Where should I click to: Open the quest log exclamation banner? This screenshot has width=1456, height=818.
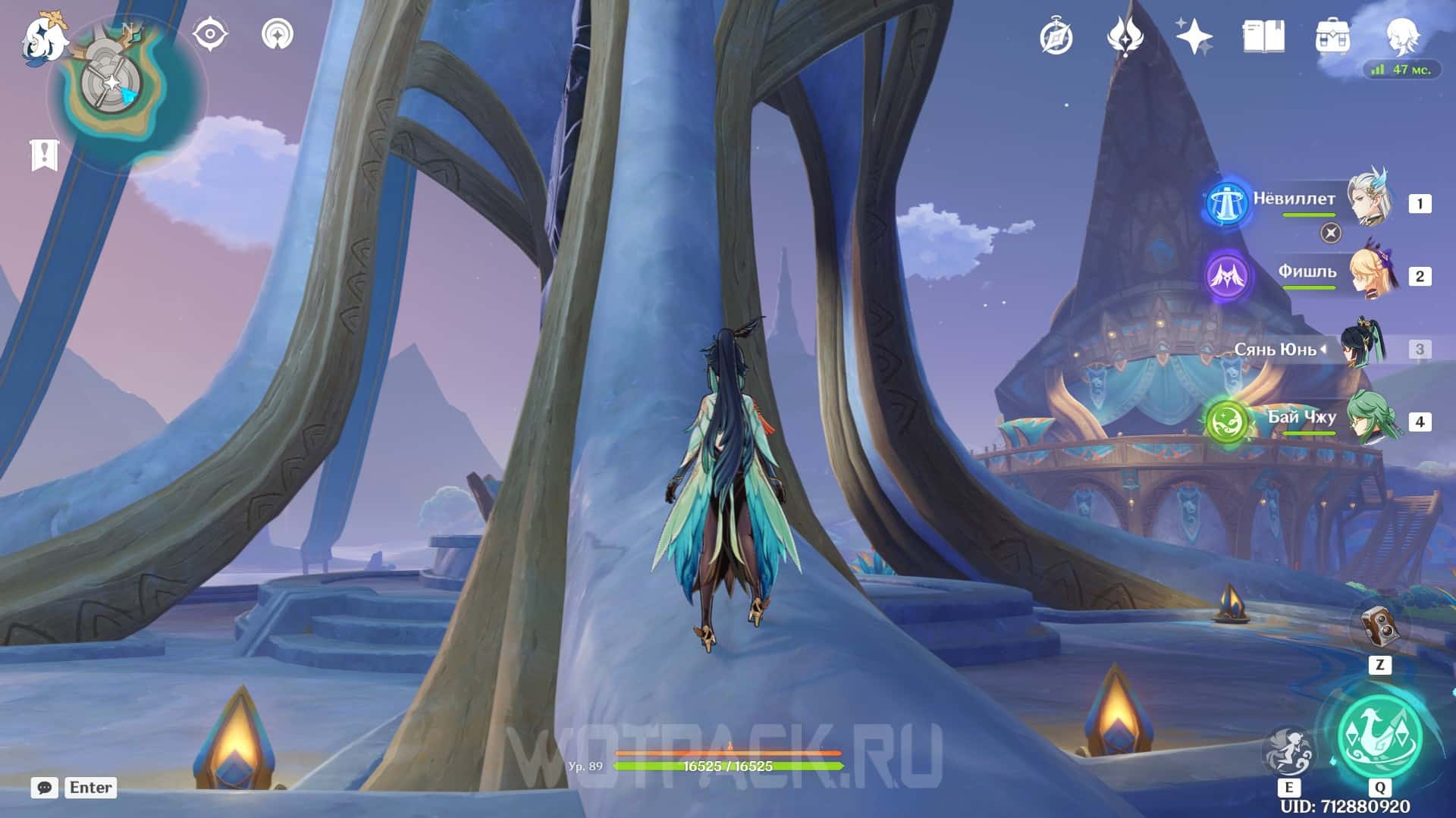coord(45,155)
